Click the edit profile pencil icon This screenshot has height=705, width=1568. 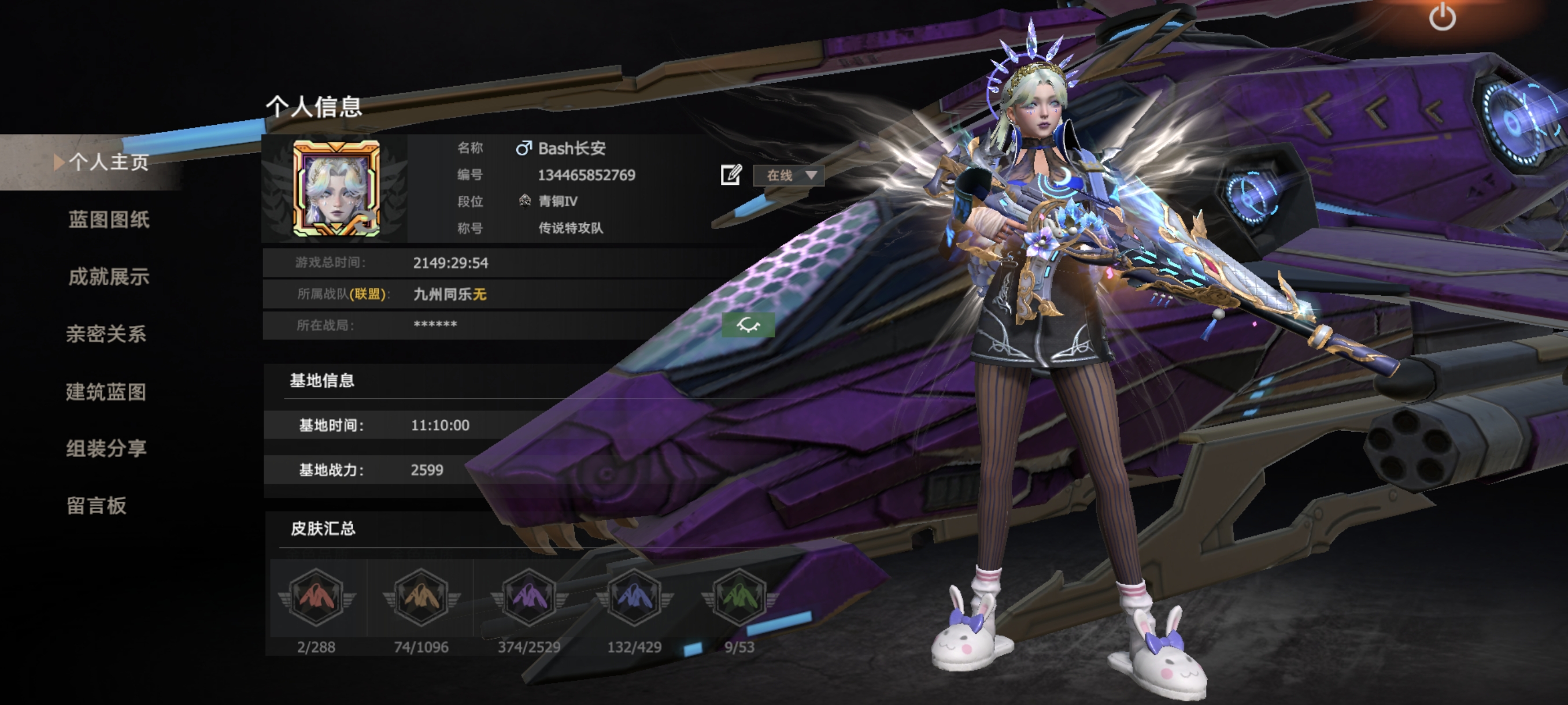[x=730, y=175]
